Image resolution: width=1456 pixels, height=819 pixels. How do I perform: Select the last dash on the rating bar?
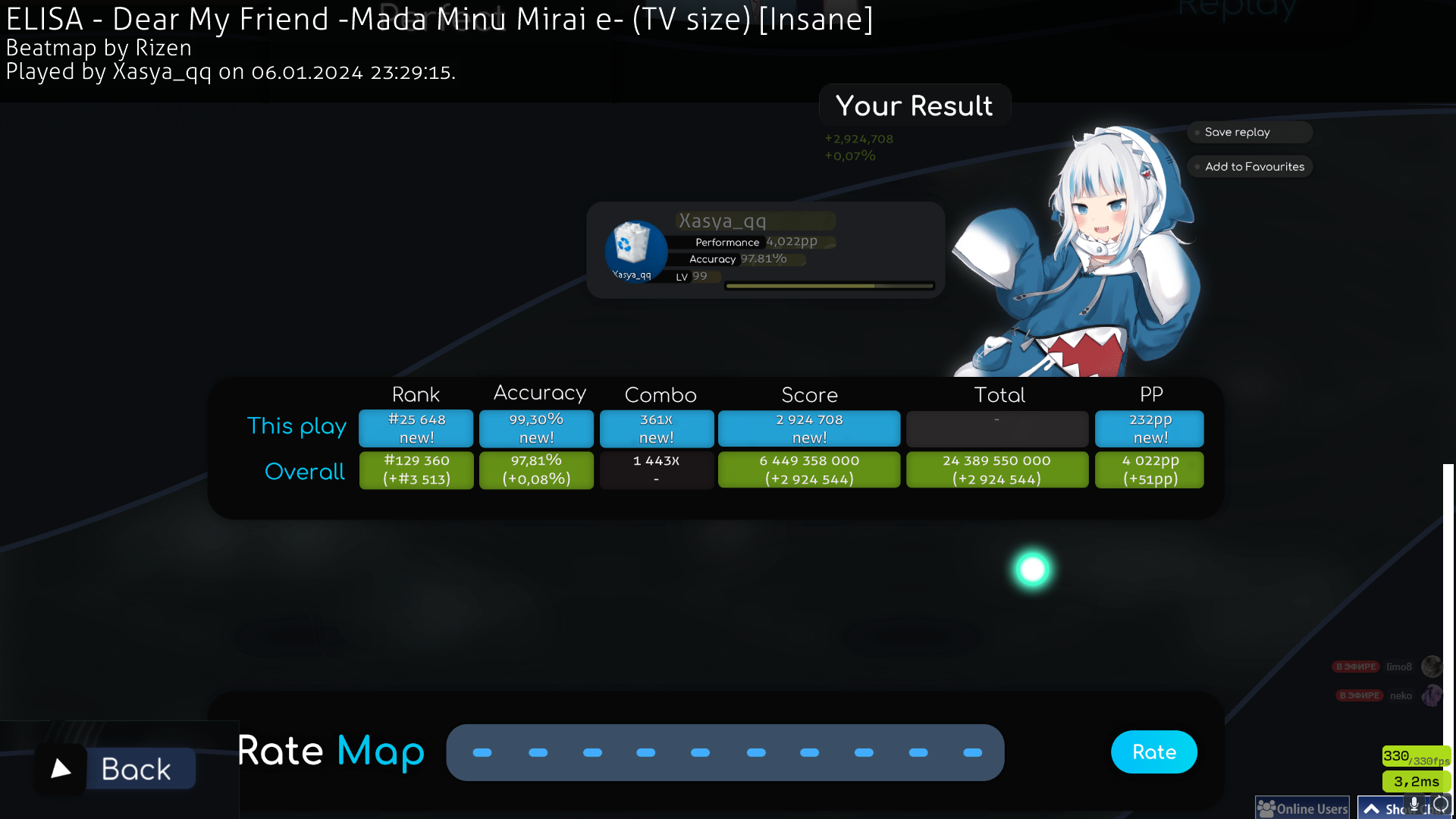972,753
